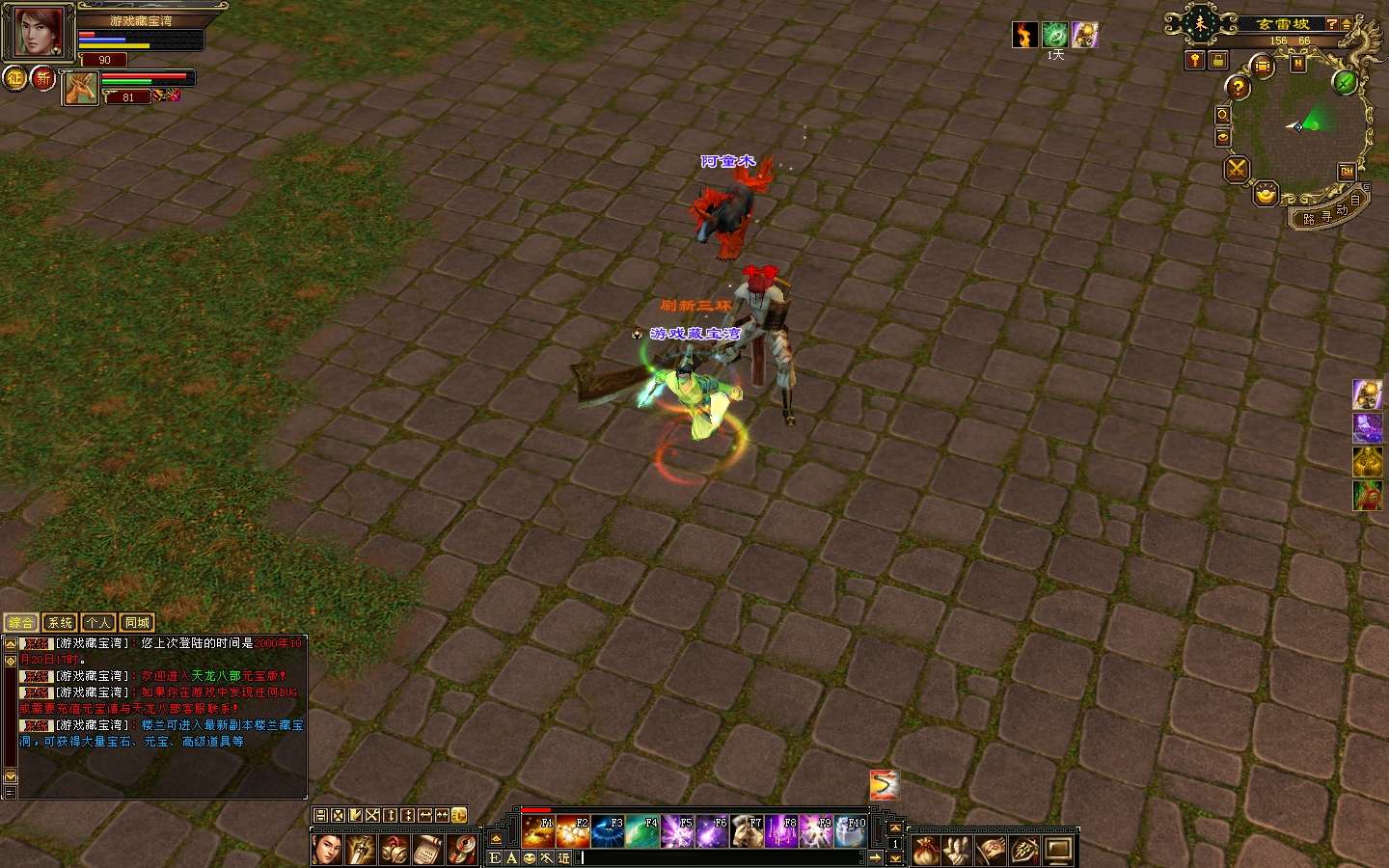Select the pet deer portrait
Image resolution: width=1389 pixels, height=868 pixels.
[80, 88]
